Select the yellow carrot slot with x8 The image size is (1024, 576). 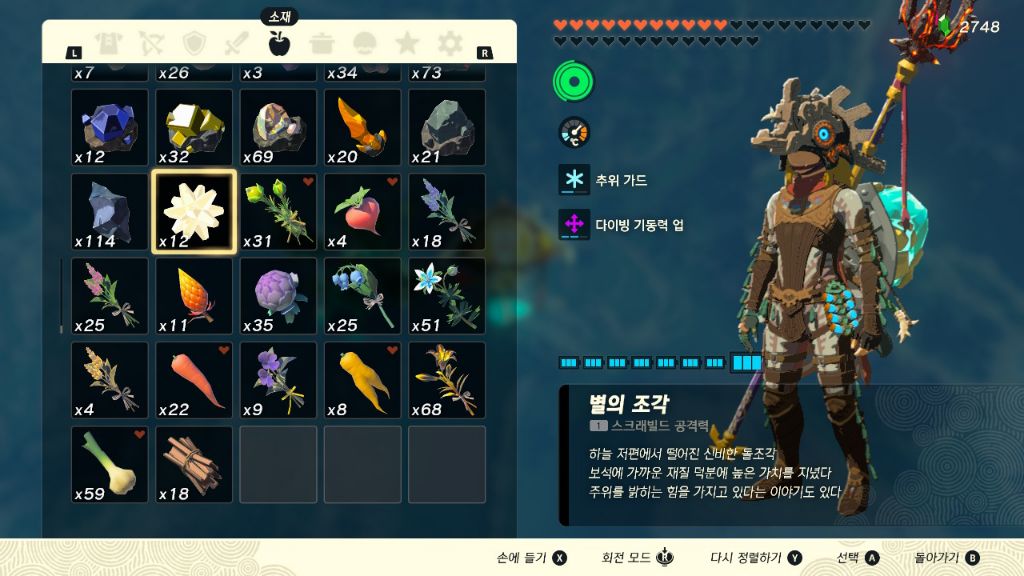click(362, 380)
